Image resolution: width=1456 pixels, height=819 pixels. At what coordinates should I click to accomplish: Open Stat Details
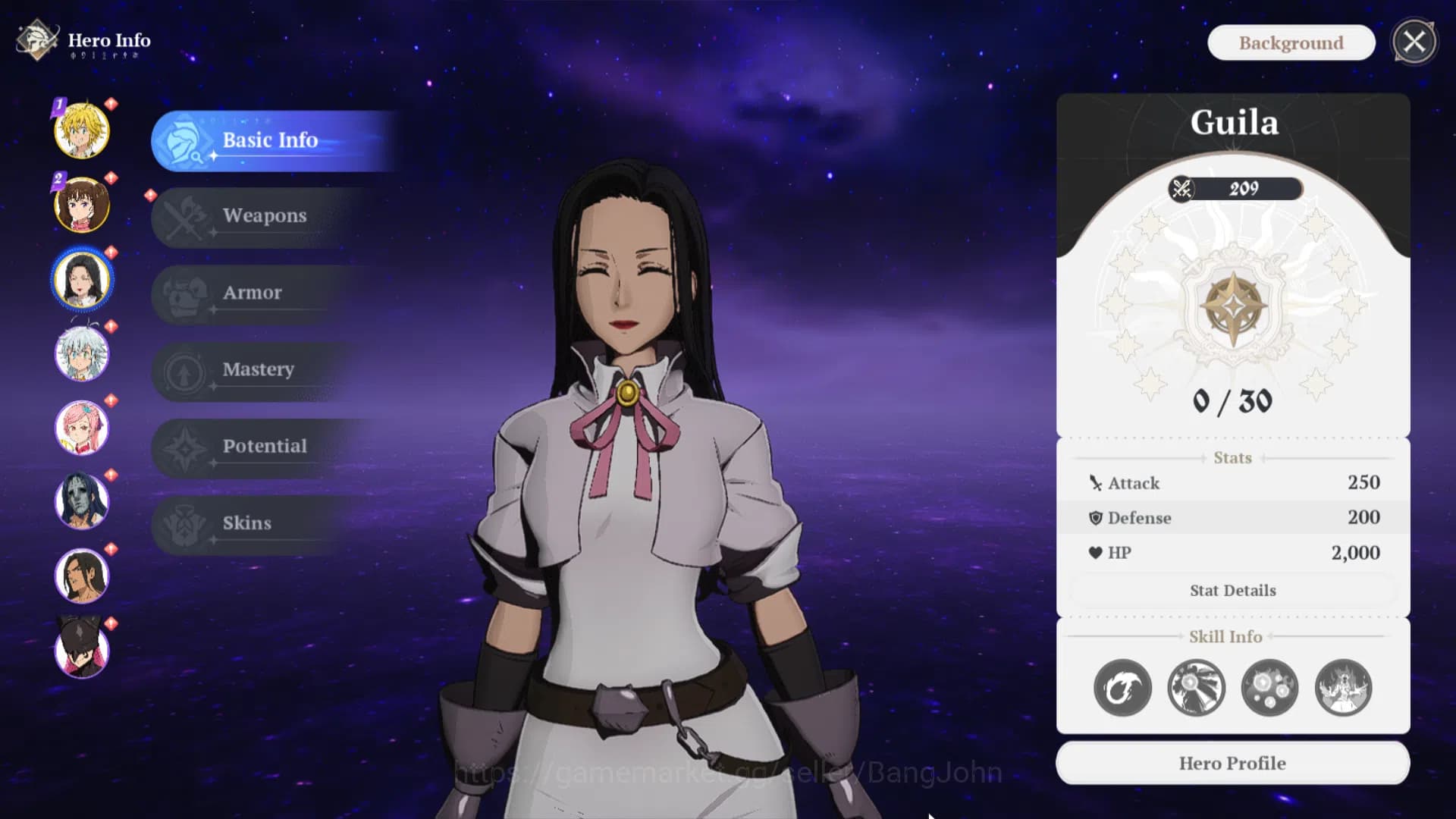[x=1232, y=591]
